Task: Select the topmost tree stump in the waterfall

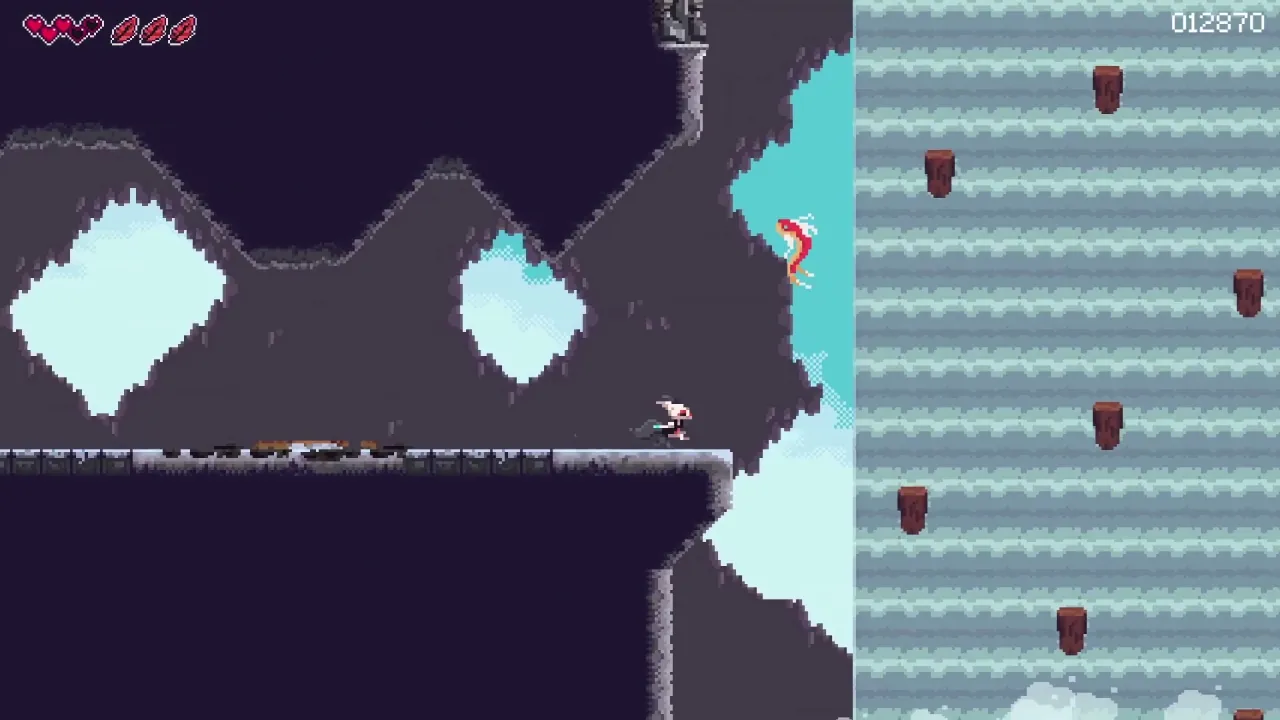Action: coord(1107,88)
